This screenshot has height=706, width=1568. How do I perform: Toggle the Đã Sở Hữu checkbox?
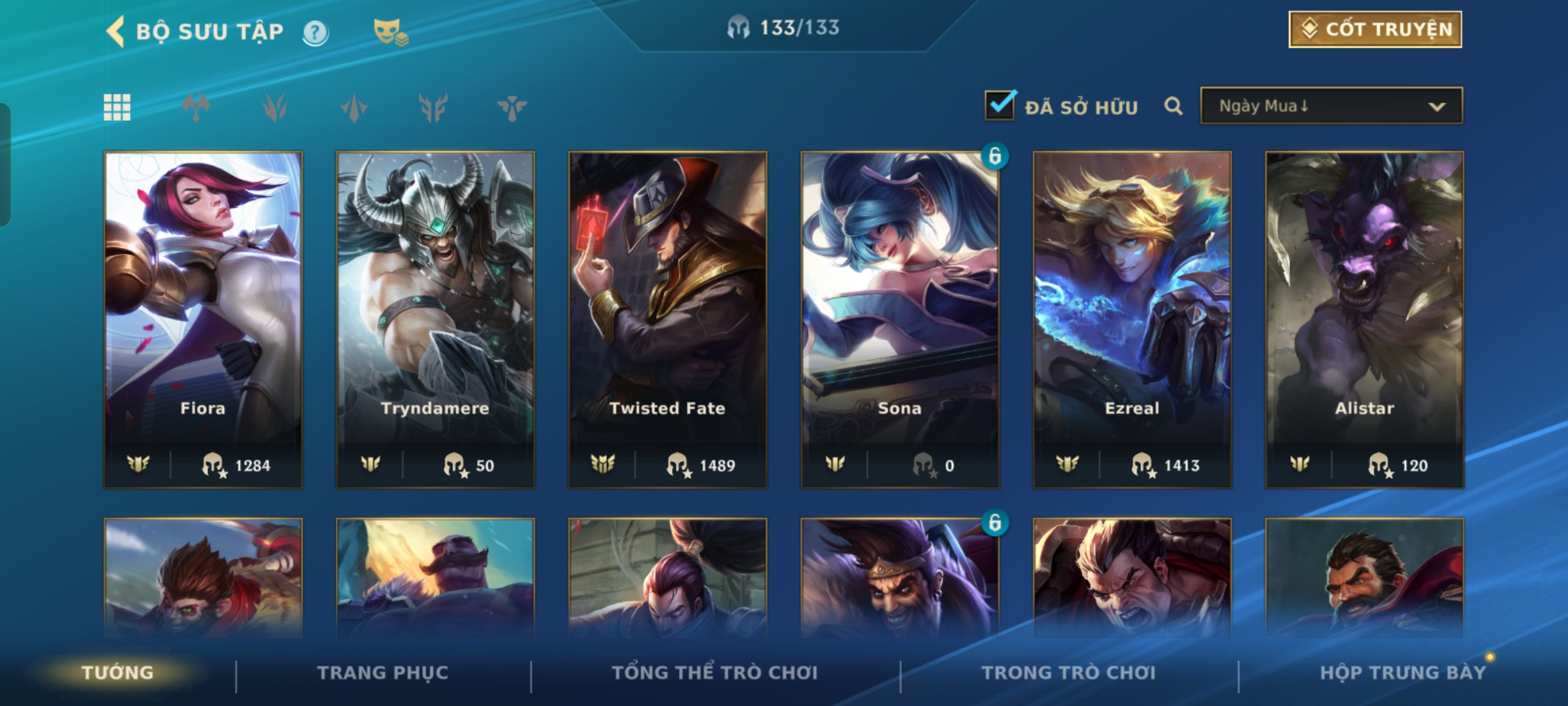click(1000, 106)
